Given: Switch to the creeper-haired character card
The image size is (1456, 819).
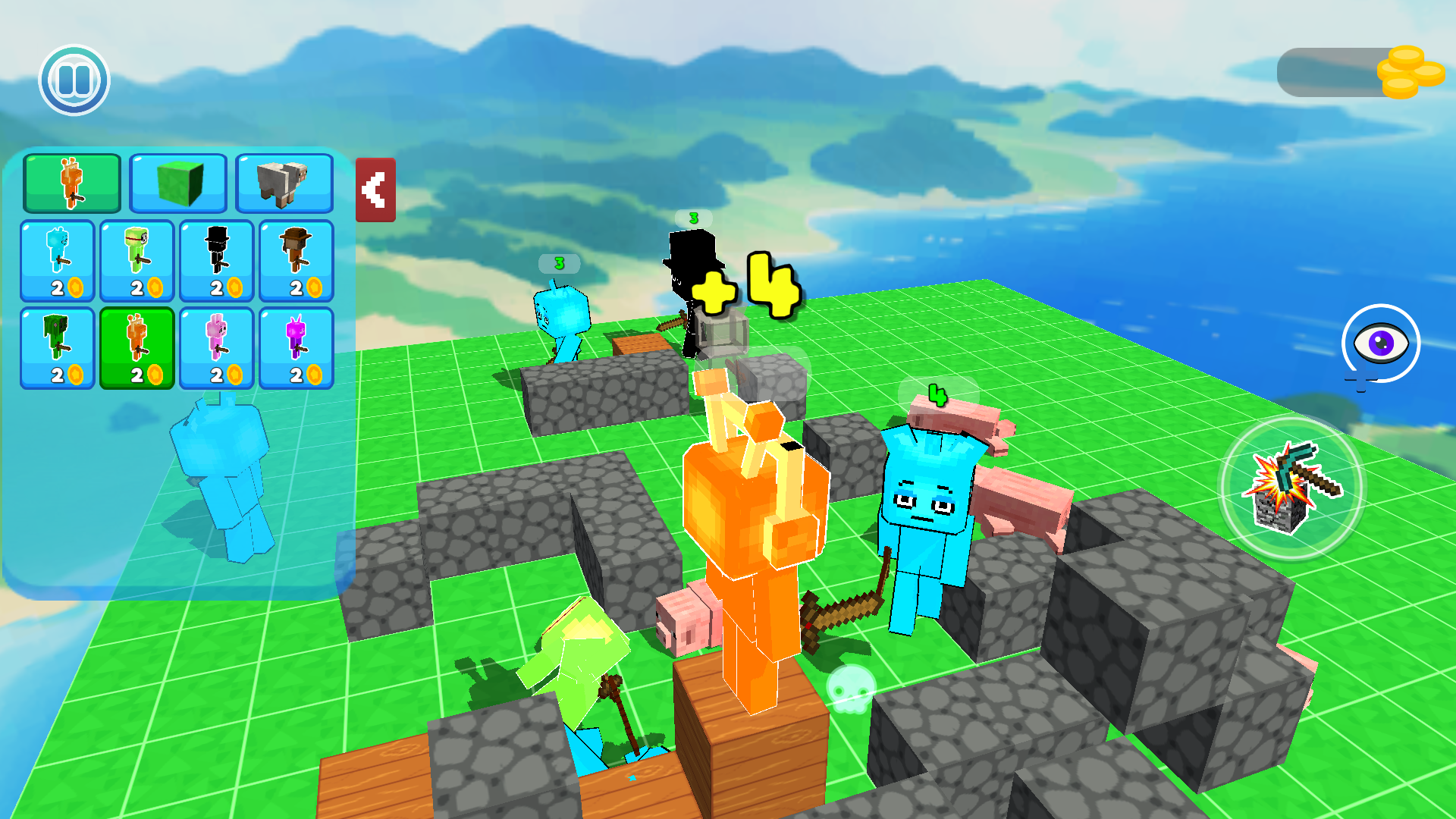Looking at the screenshot, I should click(x=57, y=347).
